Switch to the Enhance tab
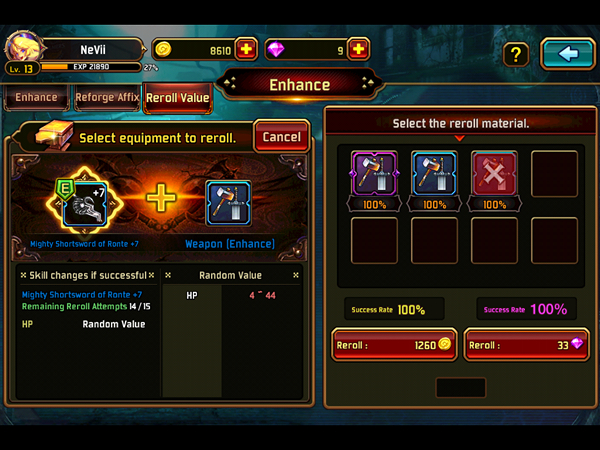 point(37,98)
